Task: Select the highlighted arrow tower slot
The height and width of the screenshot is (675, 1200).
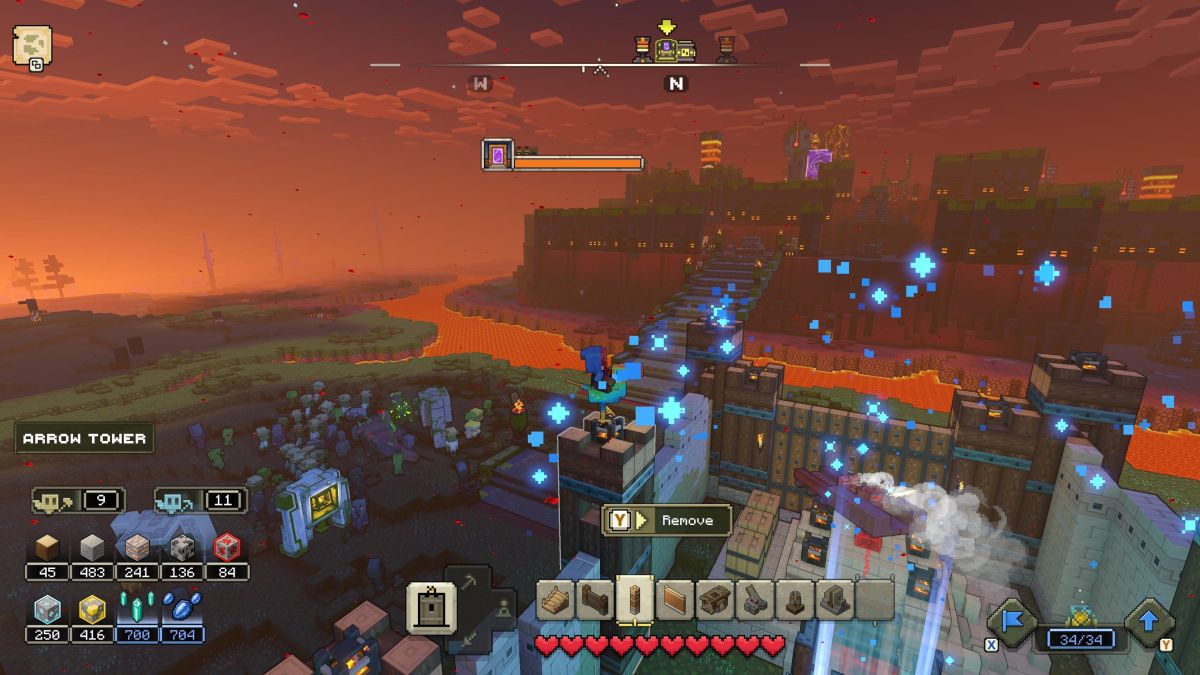Action: coord(634,600)
